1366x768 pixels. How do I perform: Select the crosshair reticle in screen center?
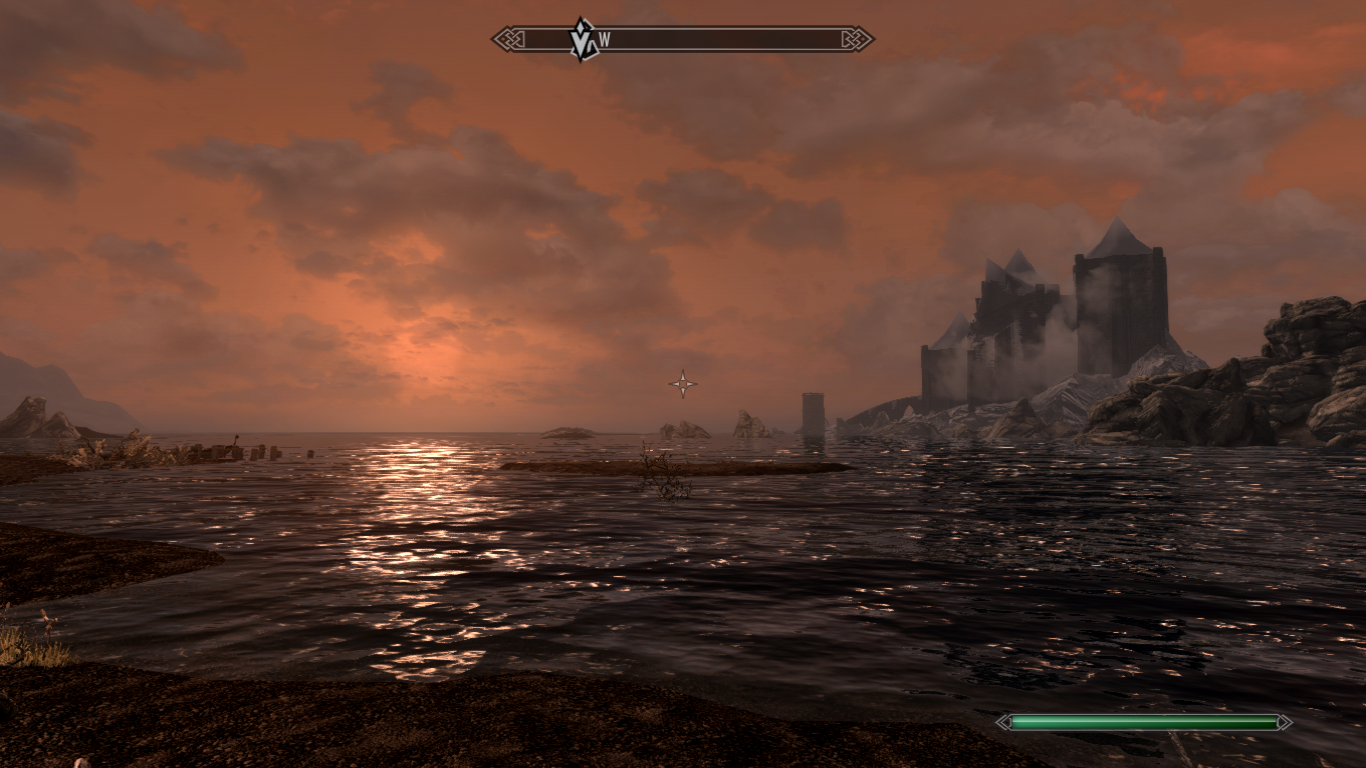[x=684, y=382]
